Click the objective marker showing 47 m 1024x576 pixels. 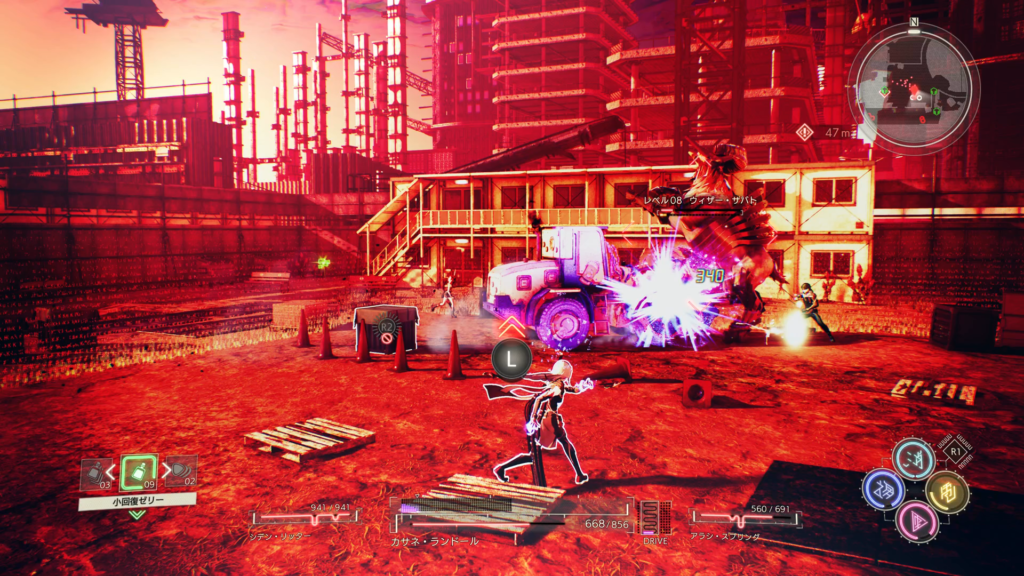(822, 132)
